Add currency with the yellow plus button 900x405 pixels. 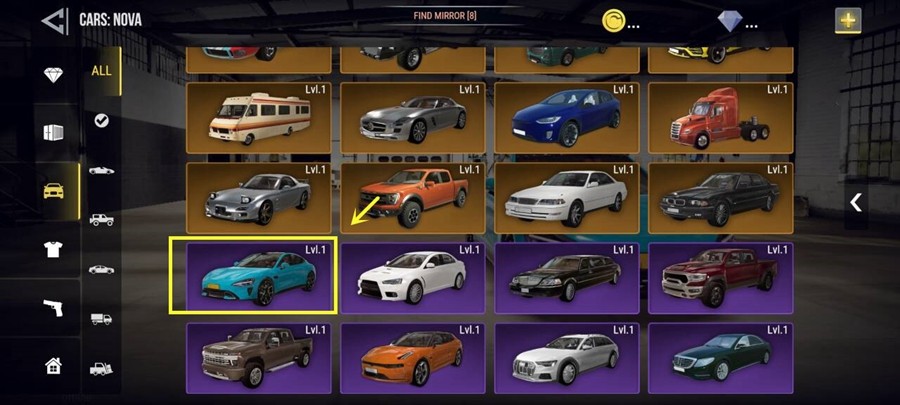(x=849, y=20)
